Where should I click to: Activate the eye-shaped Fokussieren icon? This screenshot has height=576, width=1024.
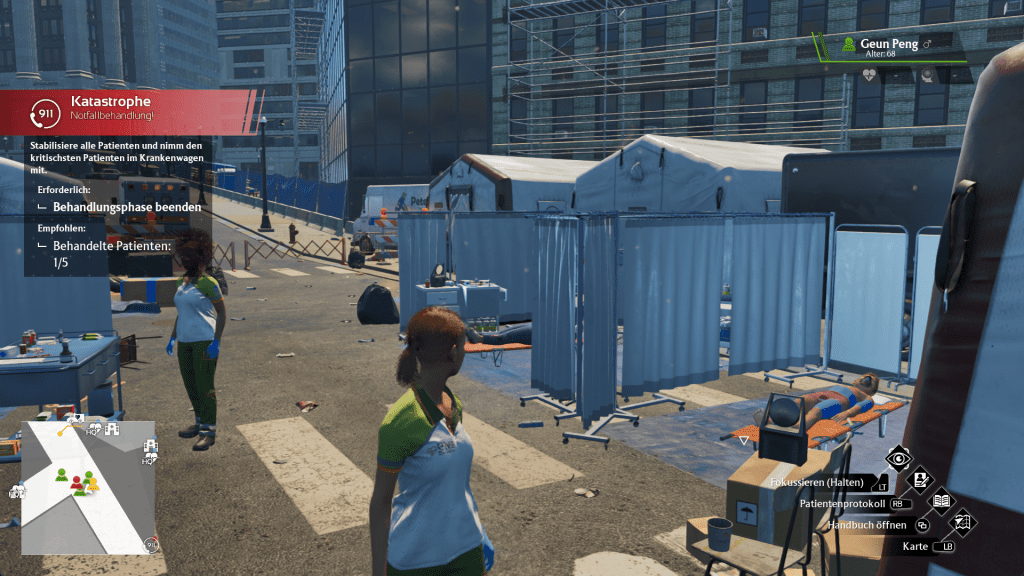897,459
